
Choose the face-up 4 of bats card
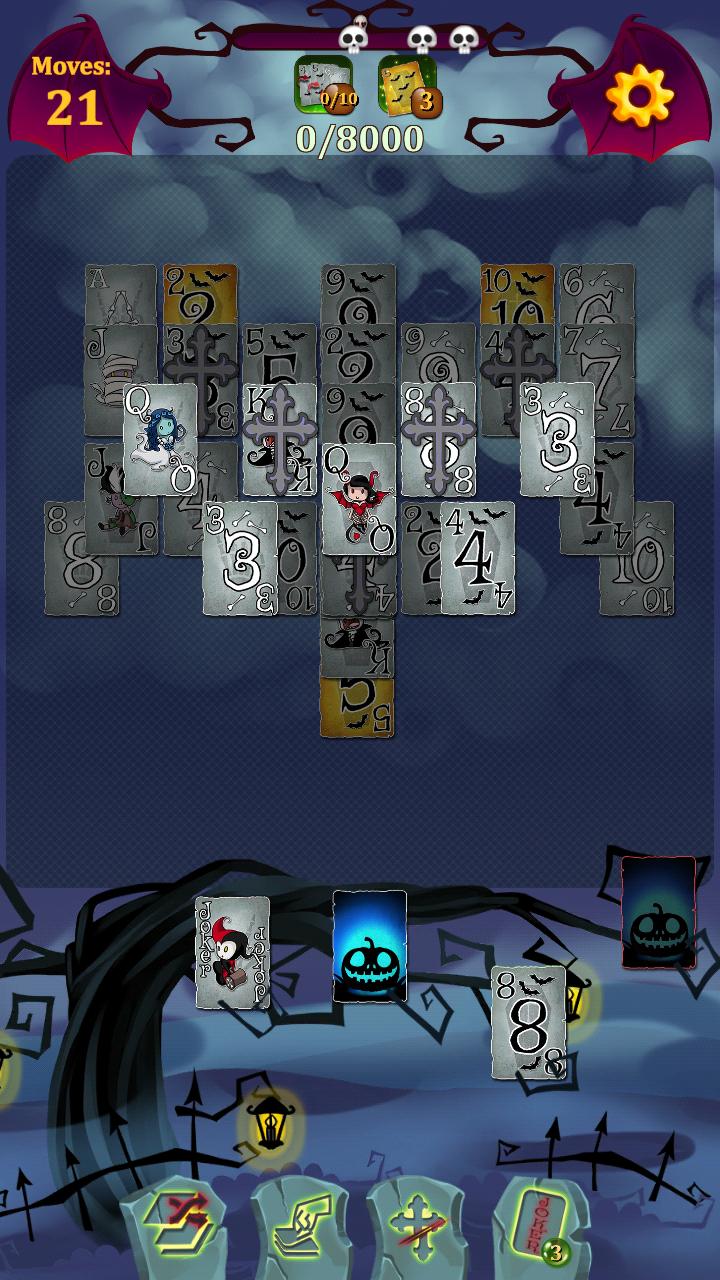pos(478,558)
